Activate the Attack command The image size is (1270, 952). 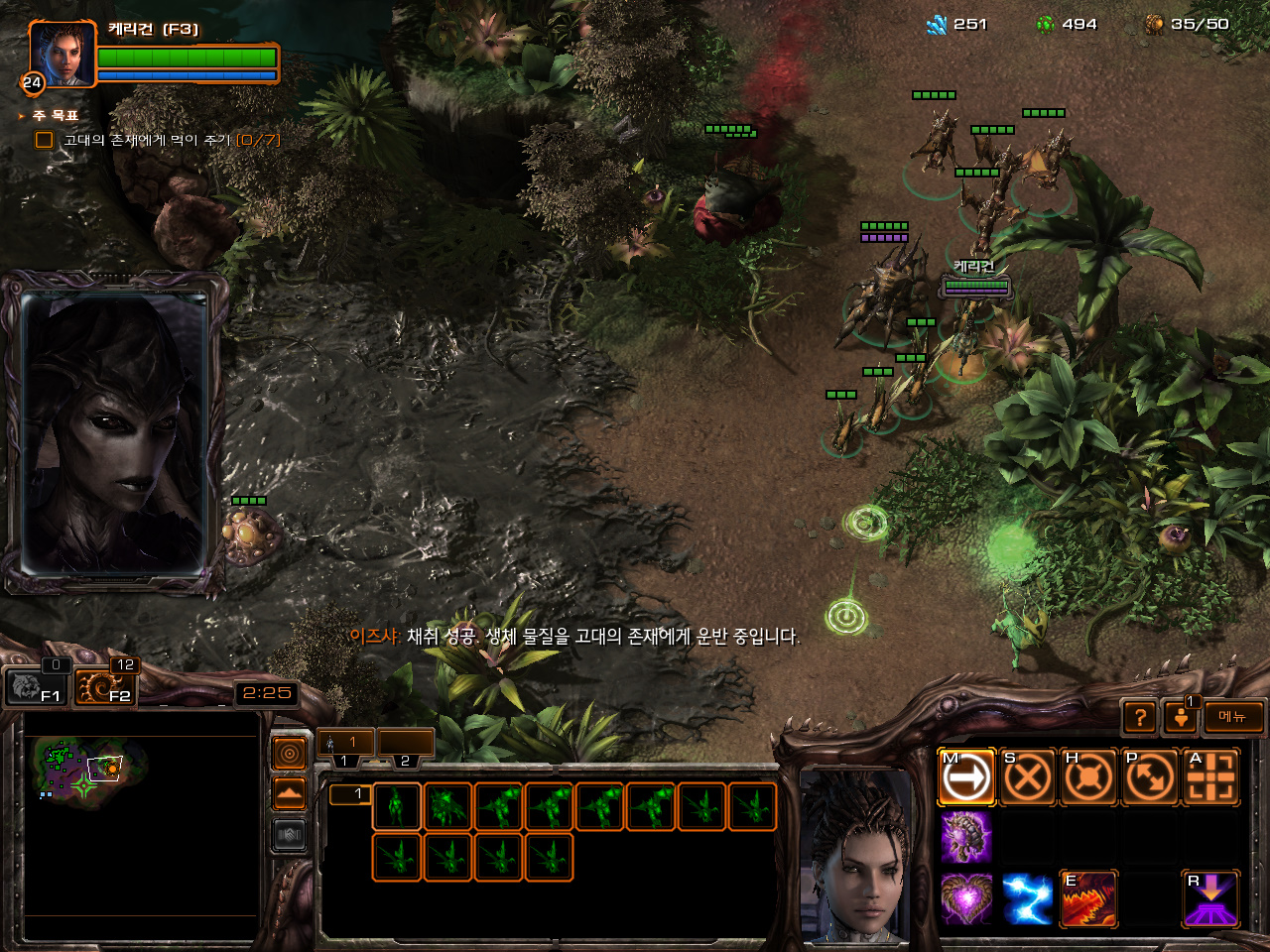(x=1211, y=777)
